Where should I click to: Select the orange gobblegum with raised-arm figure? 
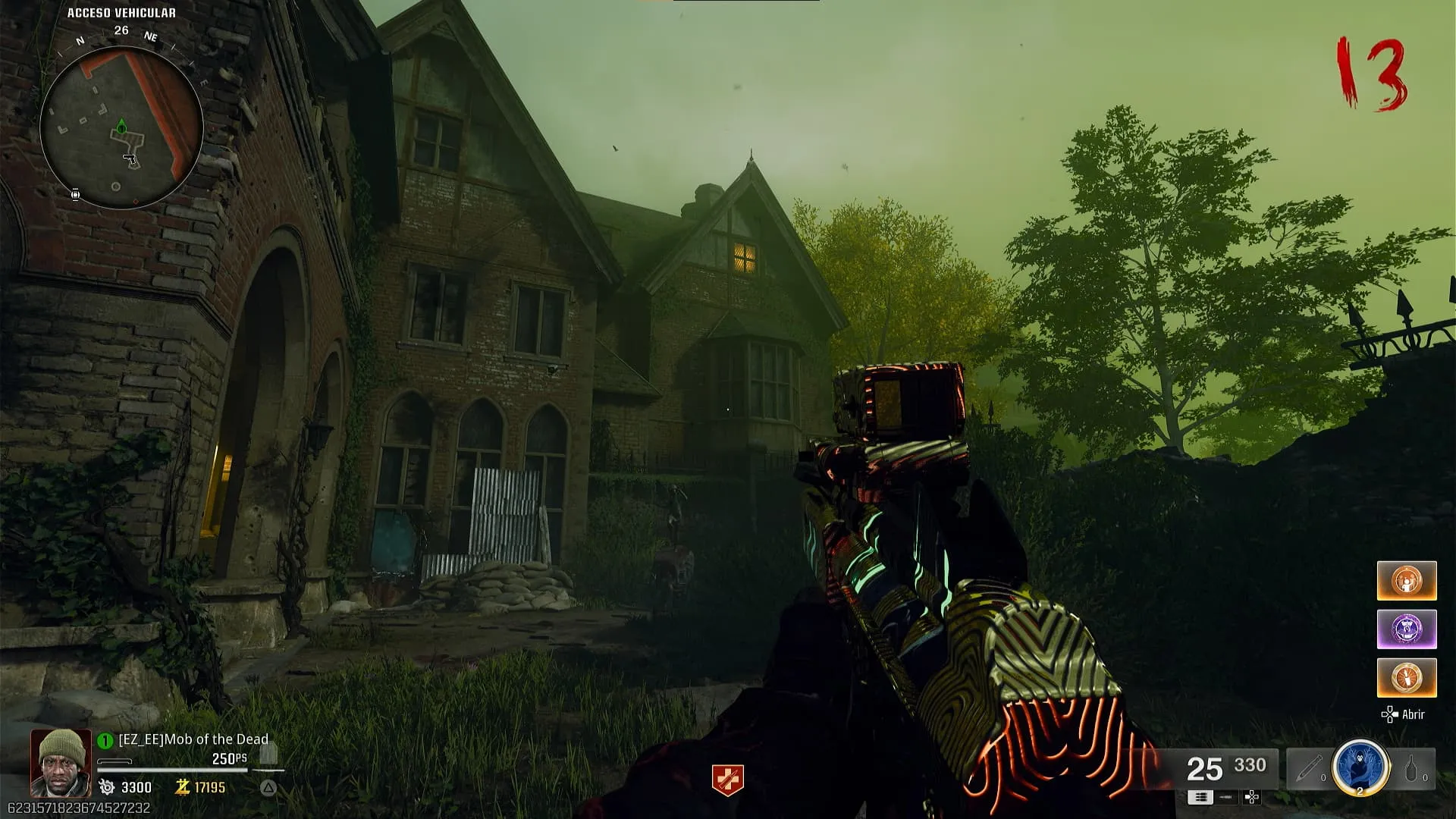point(1407,581)
